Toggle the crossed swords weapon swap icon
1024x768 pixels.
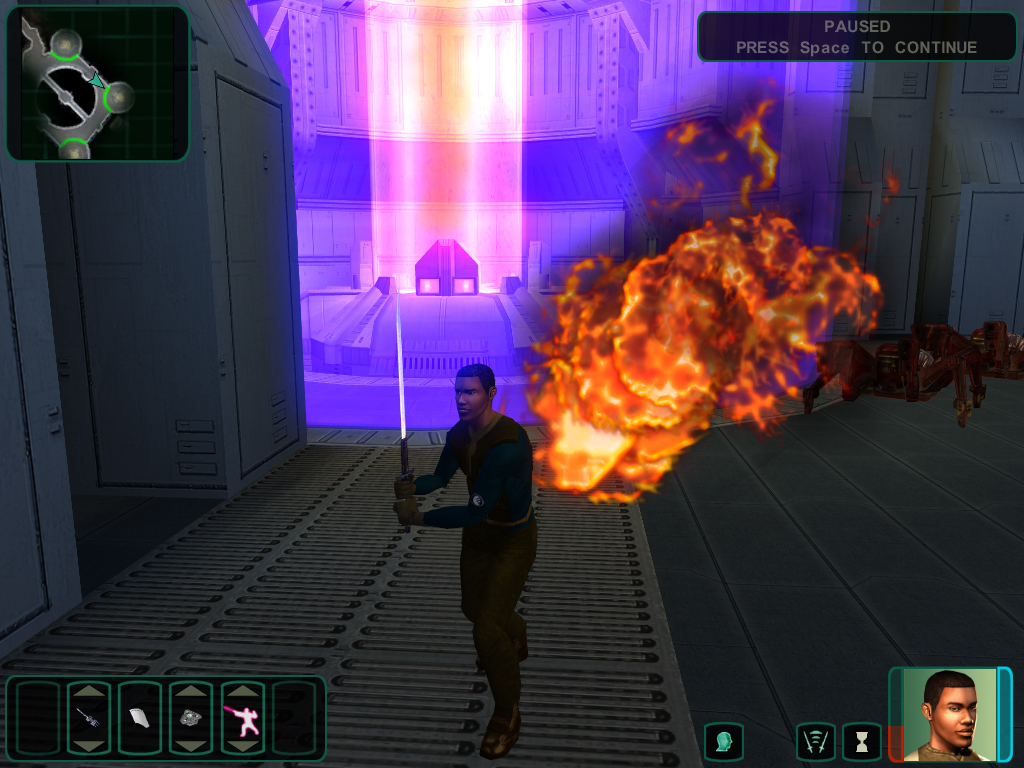click(x=815, y=742)
